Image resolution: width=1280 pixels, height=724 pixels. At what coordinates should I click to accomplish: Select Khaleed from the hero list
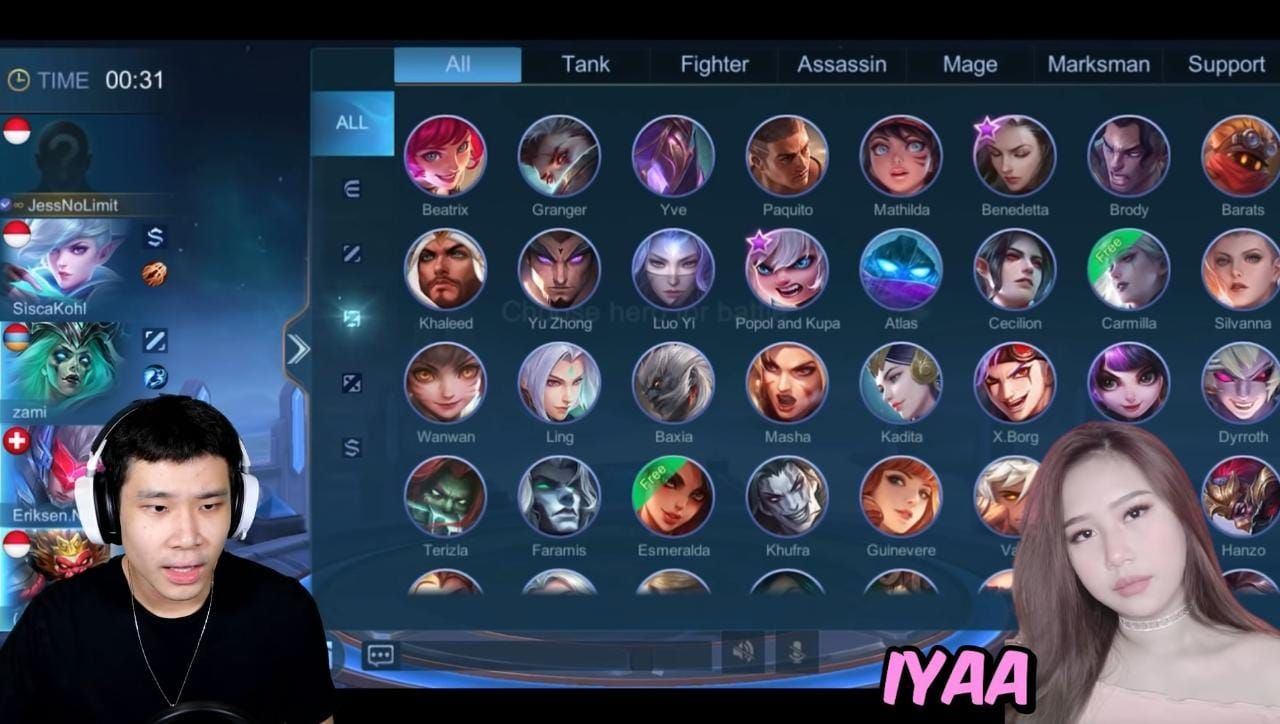445,269
